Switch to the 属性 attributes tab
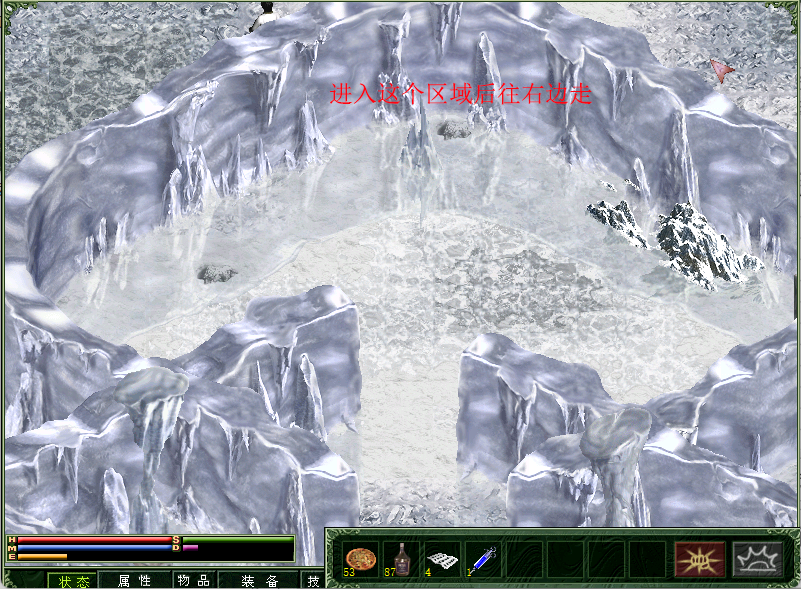Screen dimensions: 801x589 [134, 580]
